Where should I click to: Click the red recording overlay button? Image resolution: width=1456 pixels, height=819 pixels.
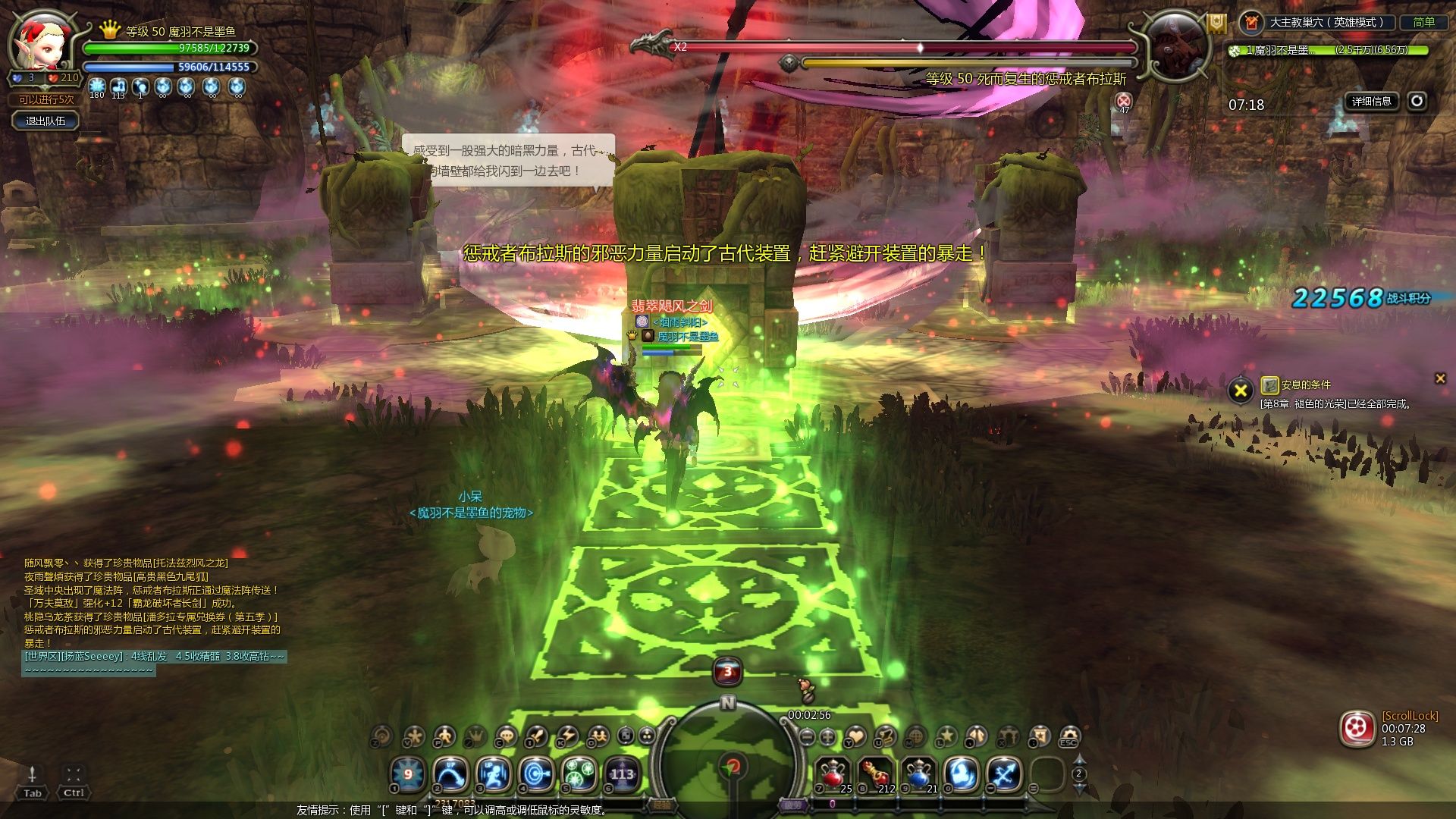[x=1357, y=729]
